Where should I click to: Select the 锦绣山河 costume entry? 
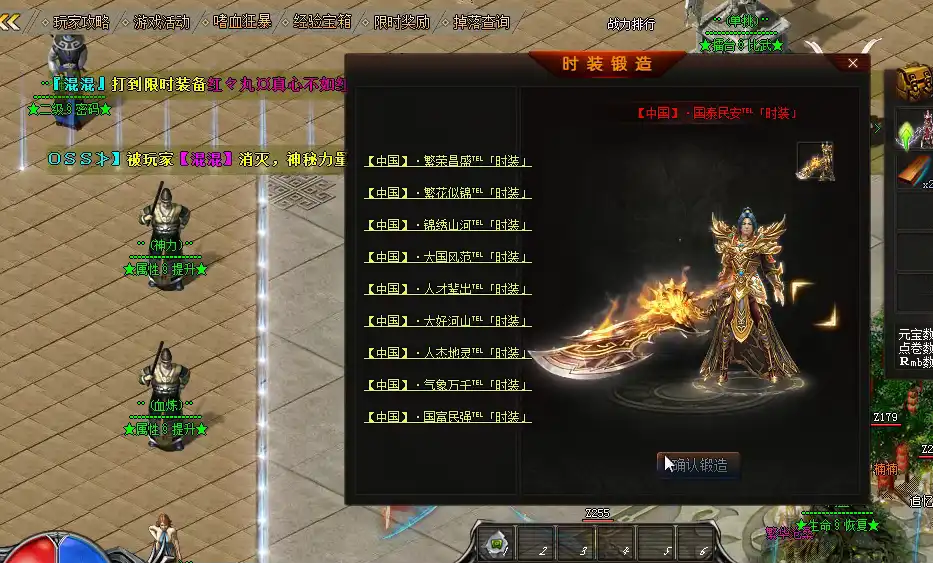[448, 225]
